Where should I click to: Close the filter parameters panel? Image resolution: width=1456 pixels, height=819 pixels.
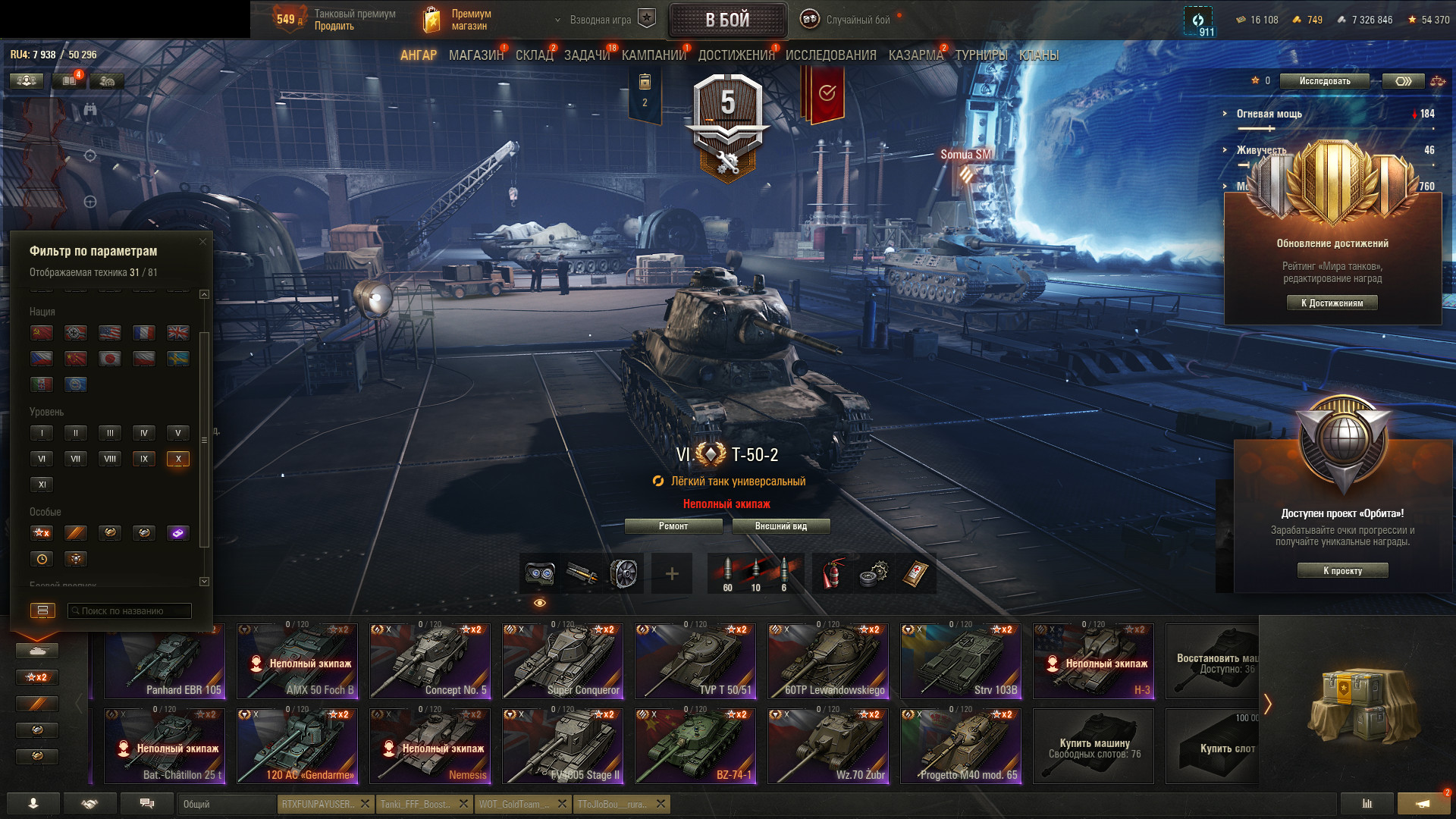202,242
